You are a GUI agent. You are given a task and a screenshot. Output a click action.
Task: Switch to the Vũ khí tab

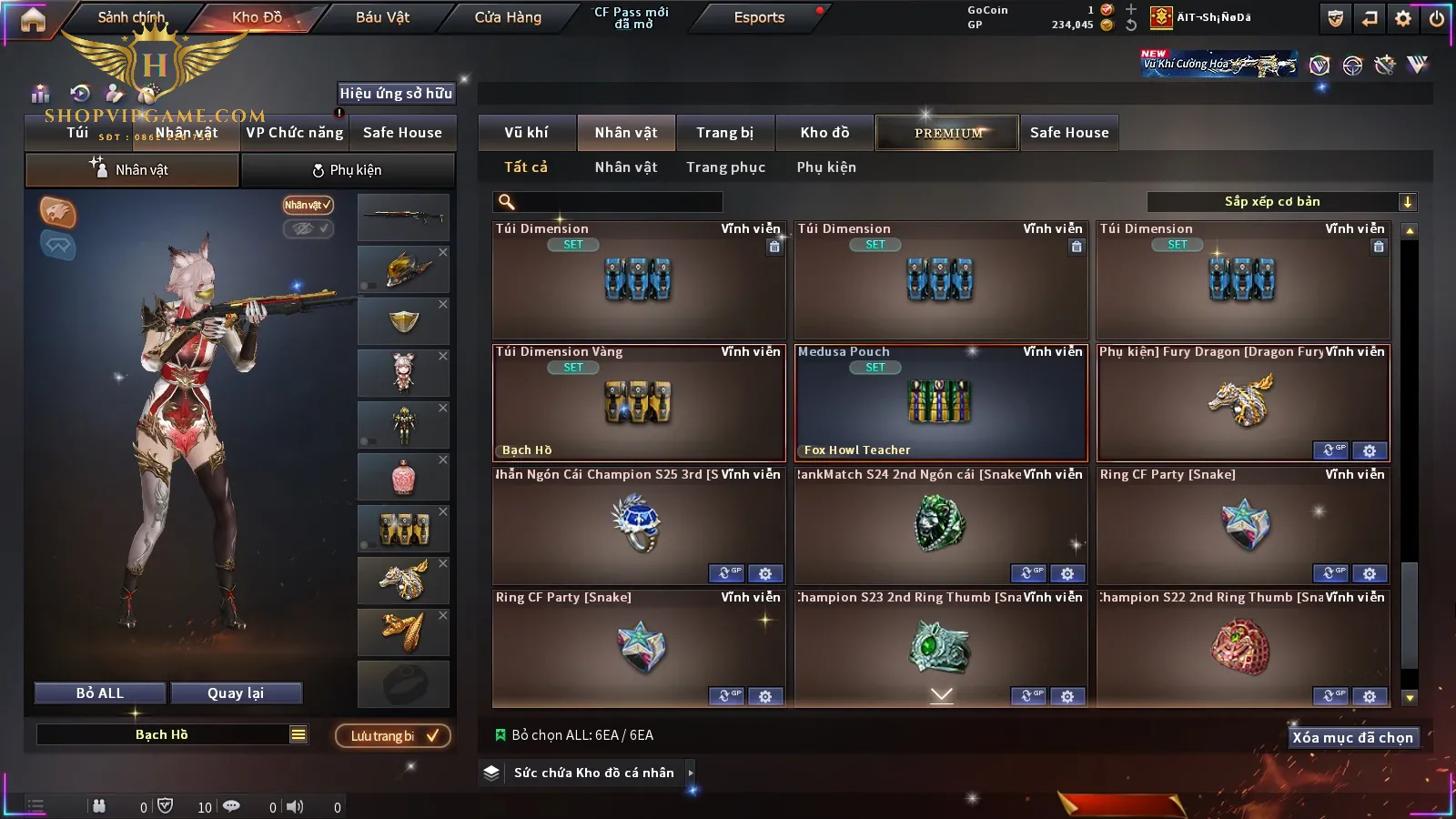526,133
